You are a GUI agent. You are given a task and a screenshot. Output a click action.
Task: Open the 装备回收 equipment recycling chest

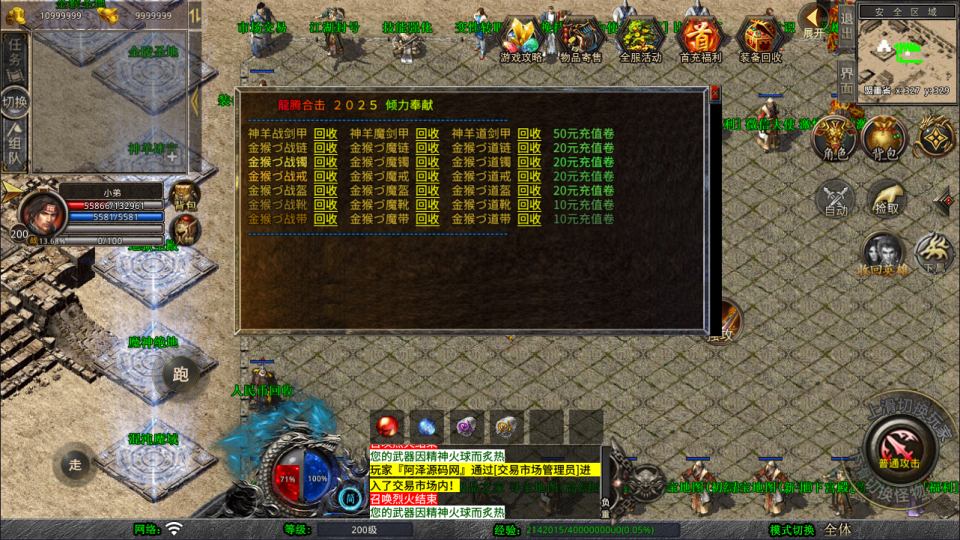[758, 40]
